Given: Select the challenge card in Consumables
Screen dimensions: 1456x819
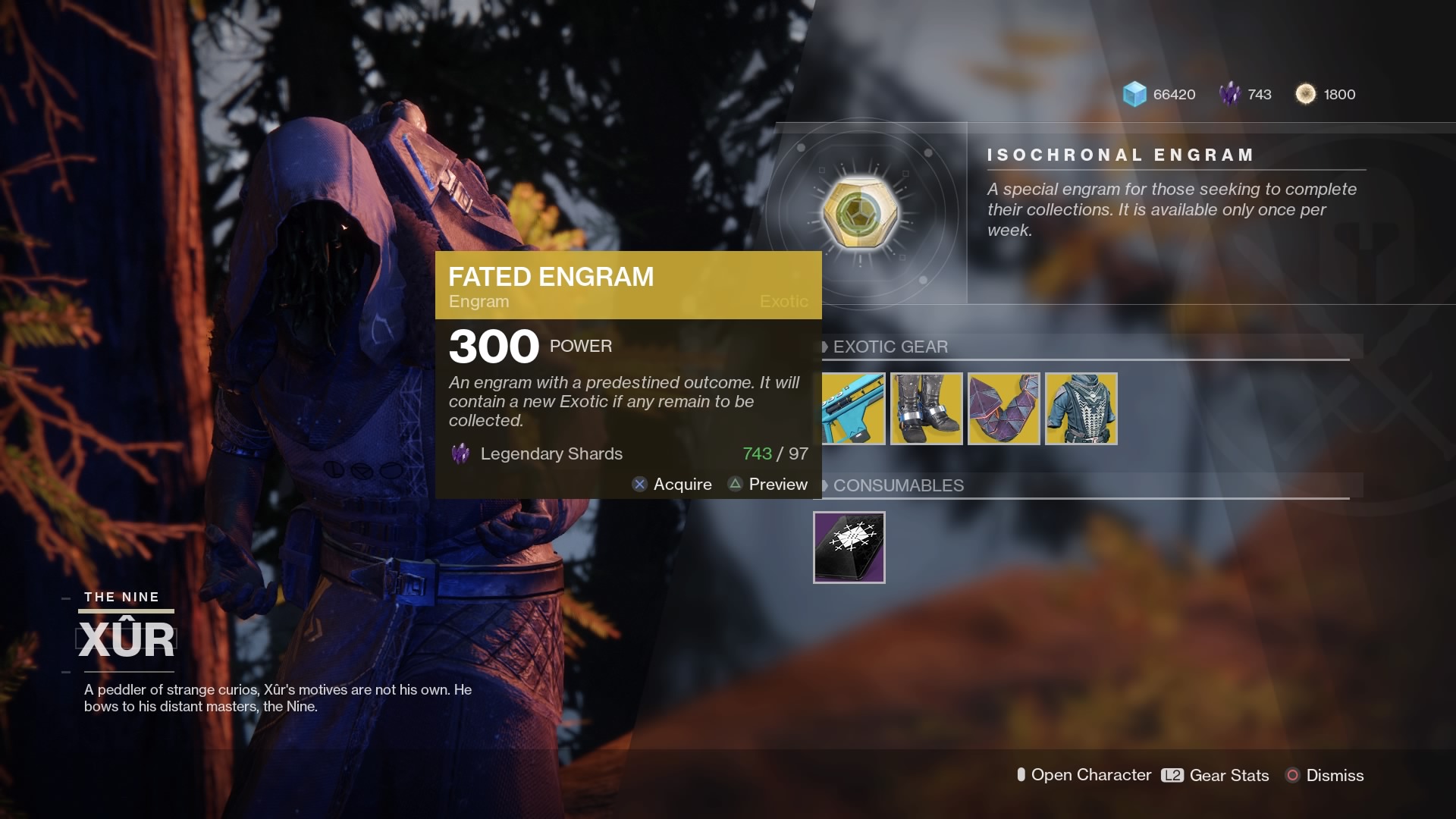Looking at the screenshot, I should point(849,548).
